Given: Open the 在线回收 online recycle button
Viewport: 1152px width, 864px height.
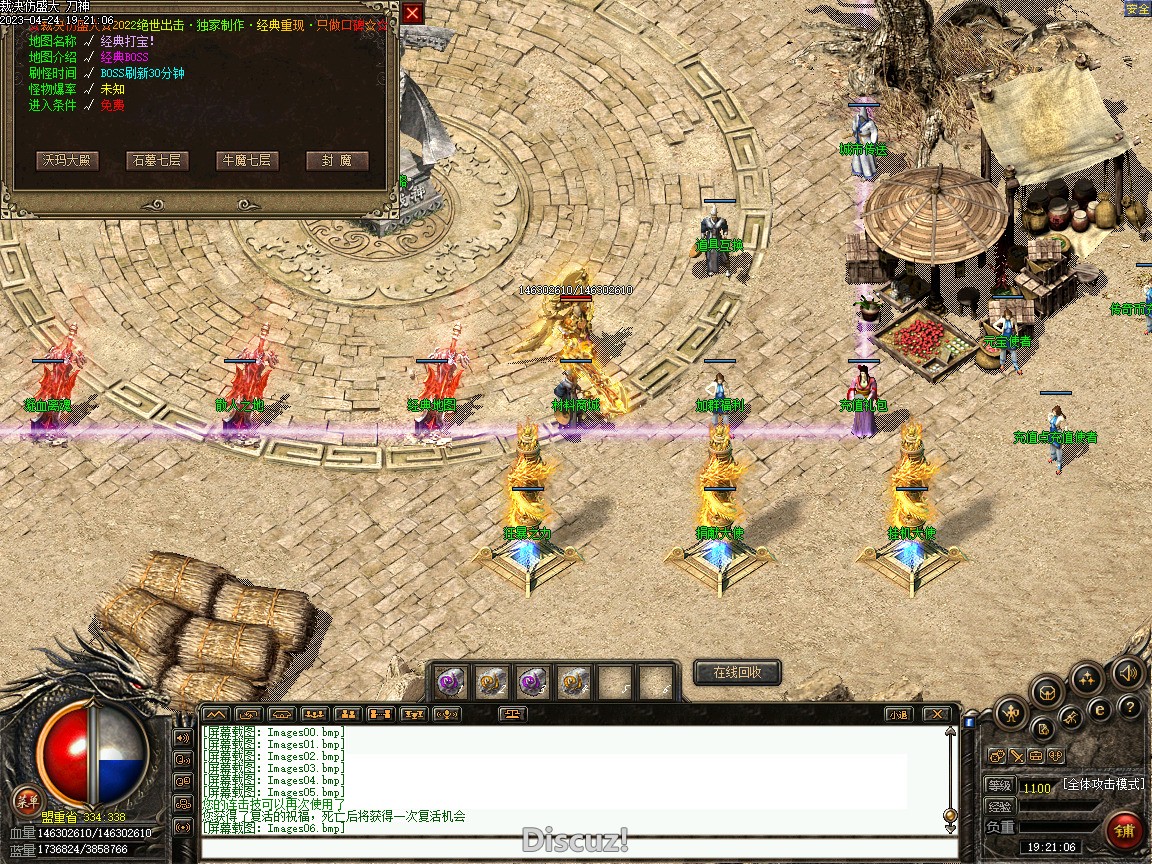Looking at the screenshot, I should 737,672.
